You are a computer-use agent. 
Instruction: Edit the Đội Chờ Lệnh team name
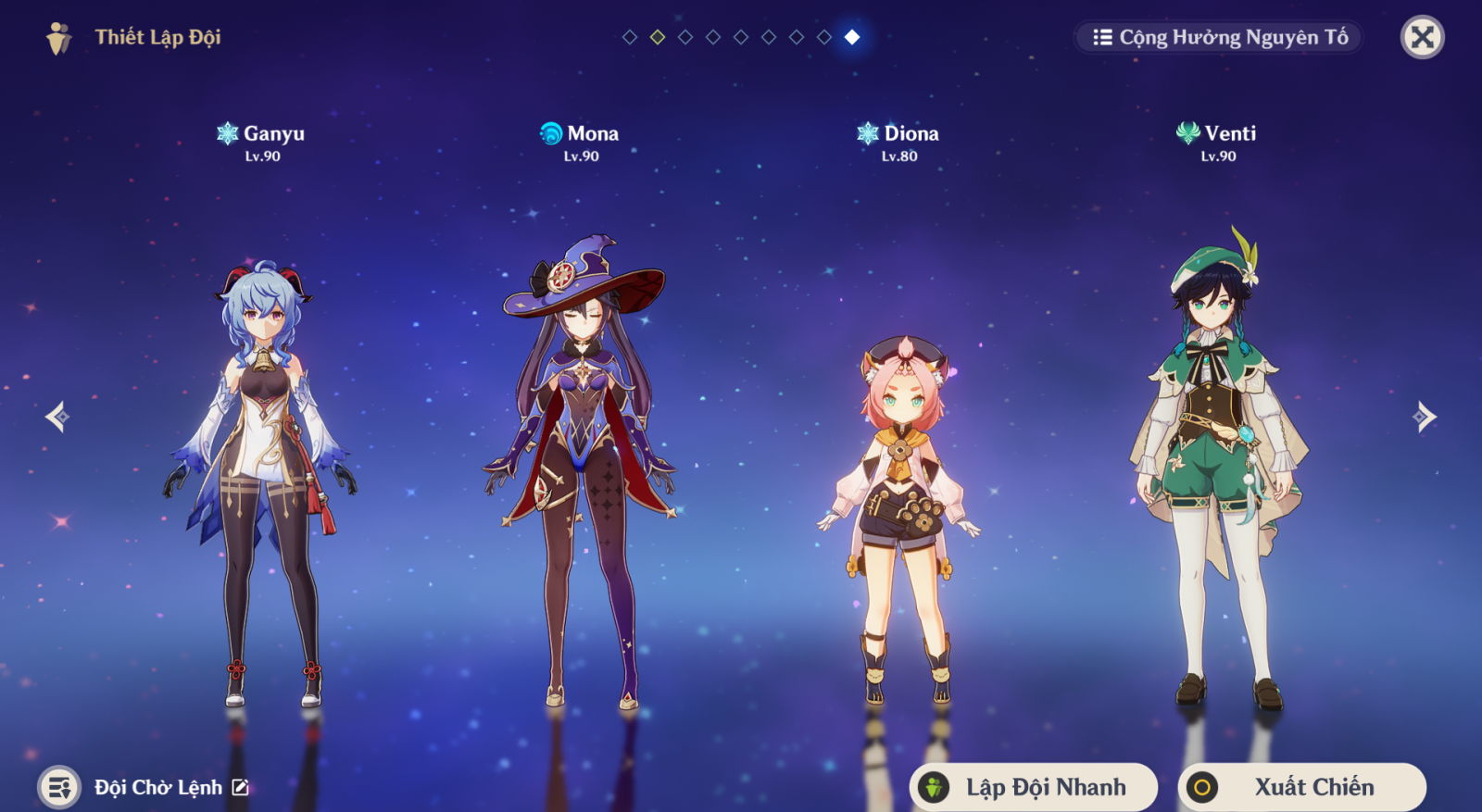241,787
